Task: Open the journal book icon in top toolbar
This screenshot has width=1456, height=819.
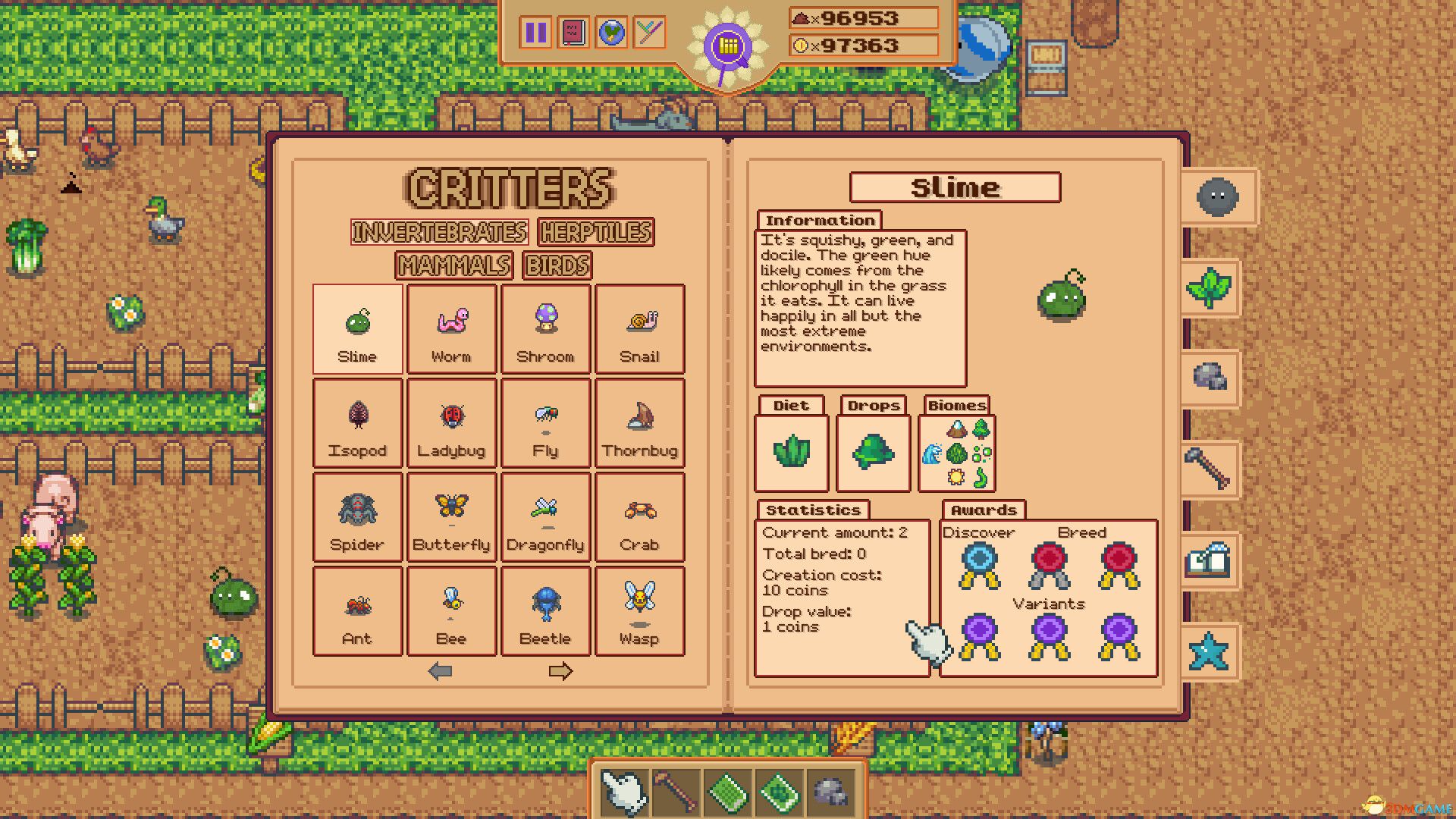Action: tap(573, 33)
